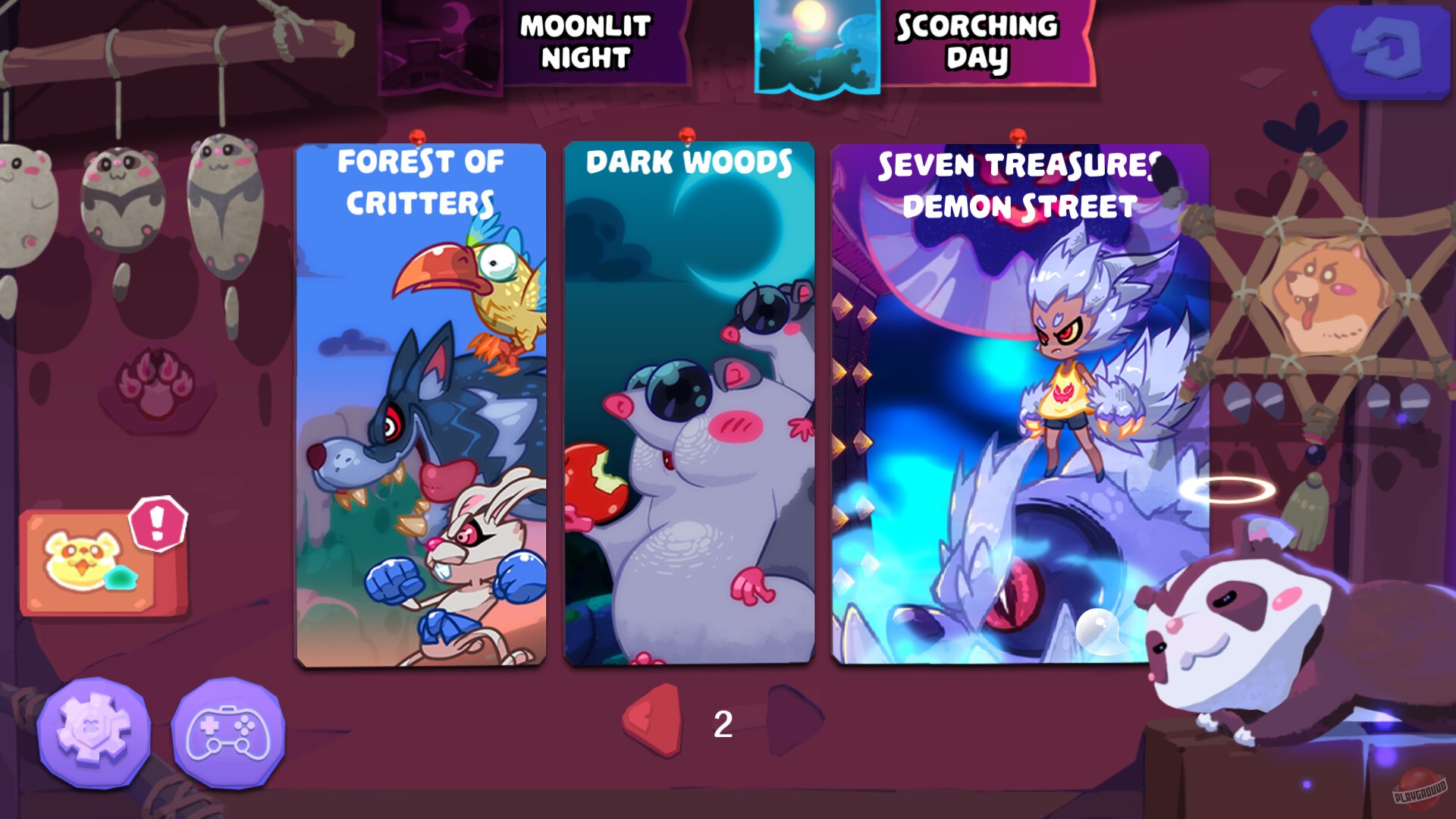The height and width of the screenshot is (819, 1456).
Task: Open Seven Treasures Demon Street stage
Action: pyautogui.click(x=1016, y=402)
